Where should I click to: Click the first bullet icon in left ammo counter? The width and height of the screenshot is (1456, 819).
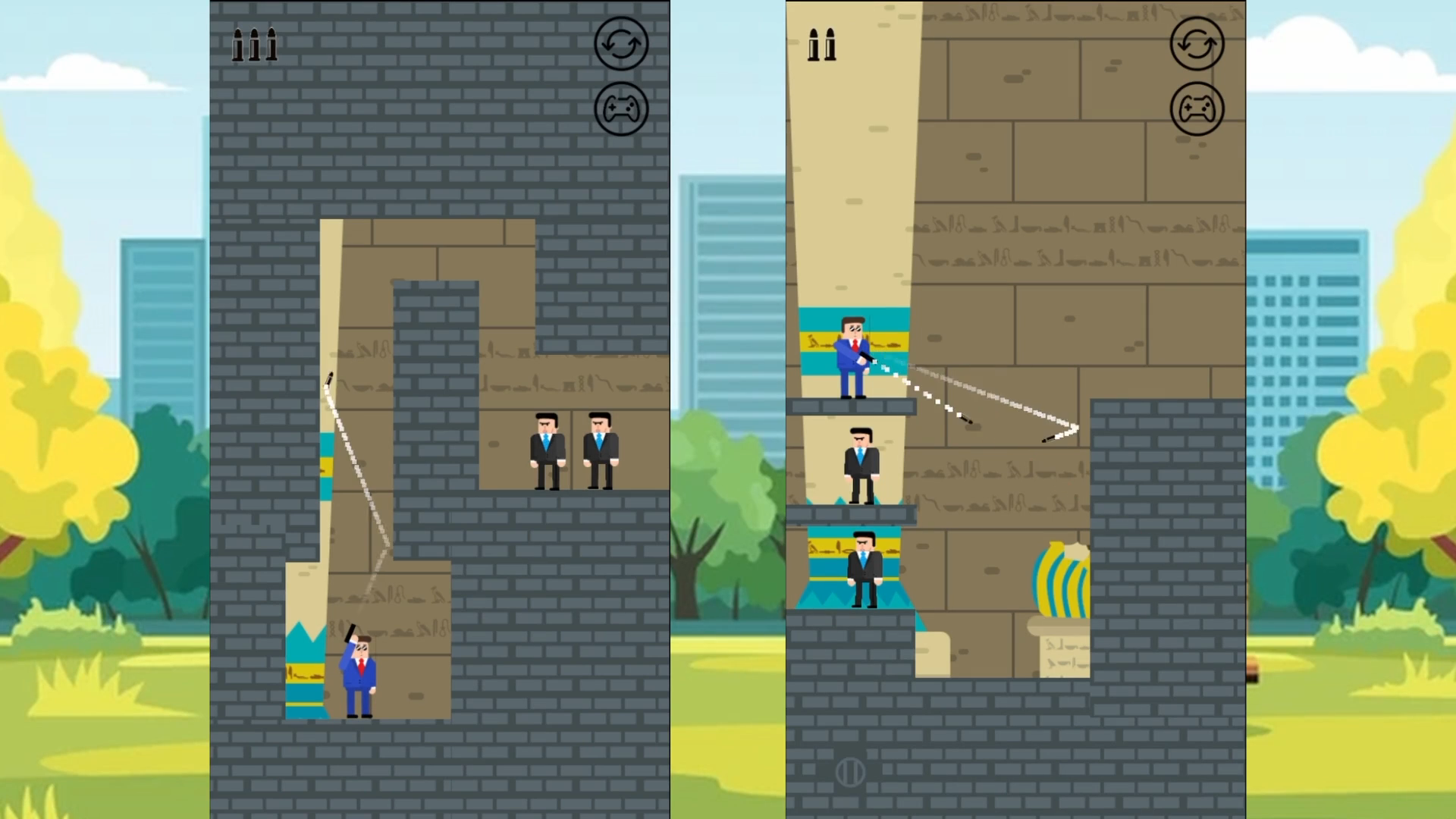point(239,45)
